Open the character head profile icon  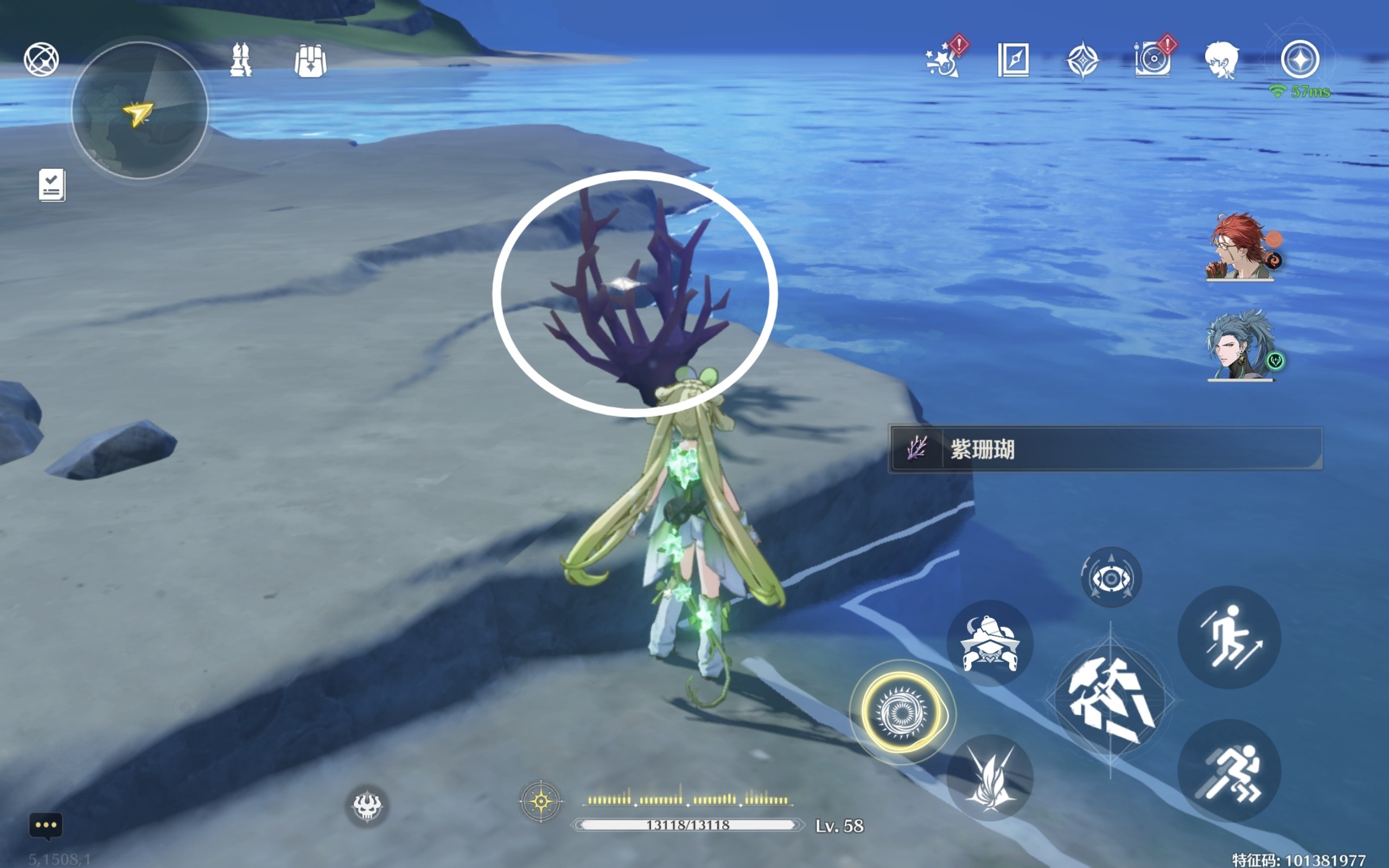point(1222,60)
